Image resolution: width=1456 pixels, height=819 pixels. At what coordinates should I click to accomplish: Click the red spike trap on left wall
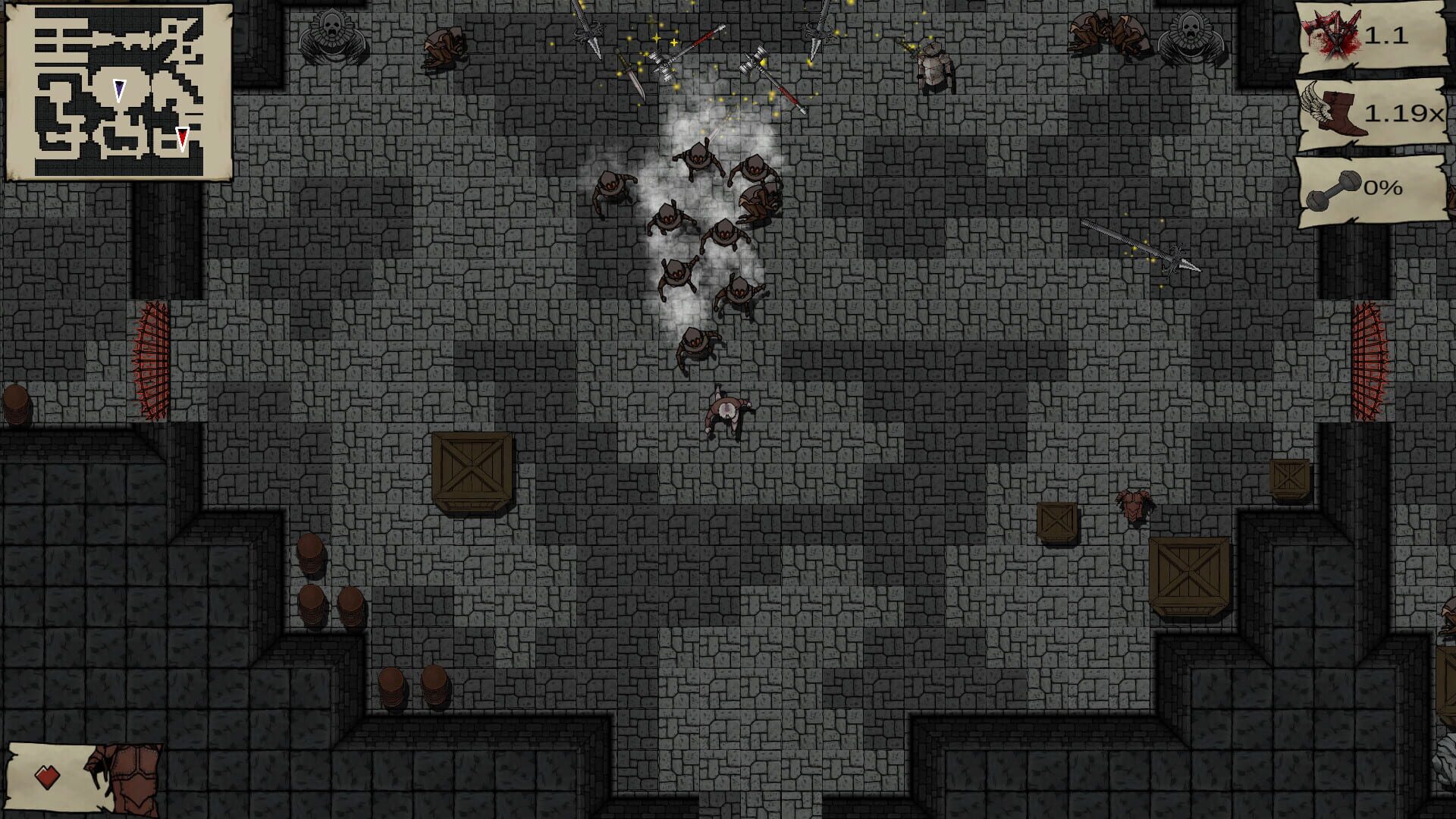click(149, 356)
